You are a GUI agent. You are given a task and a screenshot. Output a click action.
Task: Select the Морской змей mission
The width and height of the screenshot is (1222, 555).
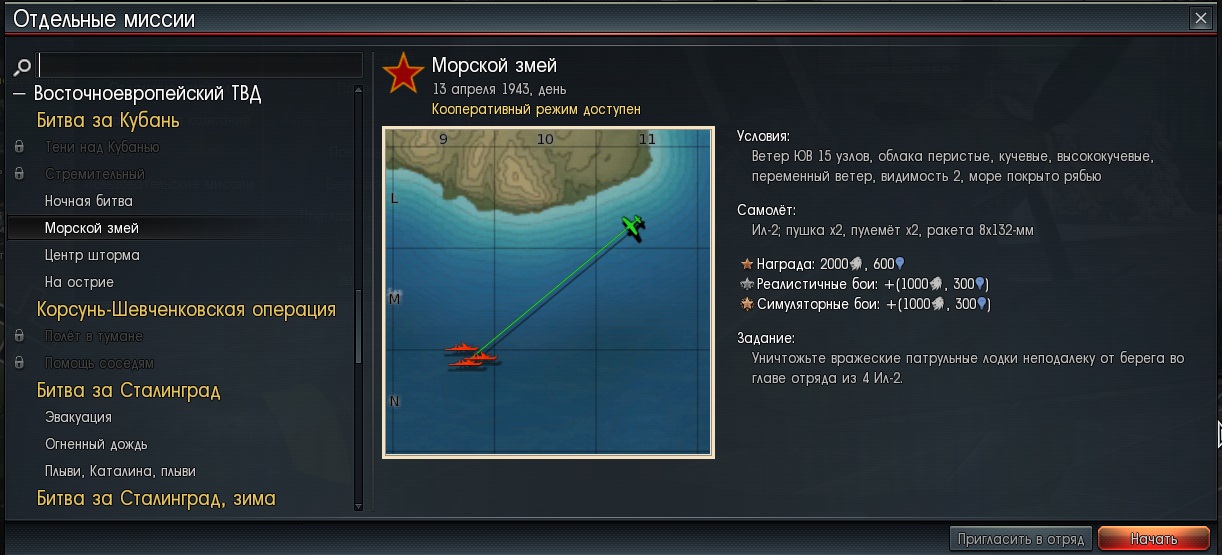pyautogui.click(x=92, y=228)
